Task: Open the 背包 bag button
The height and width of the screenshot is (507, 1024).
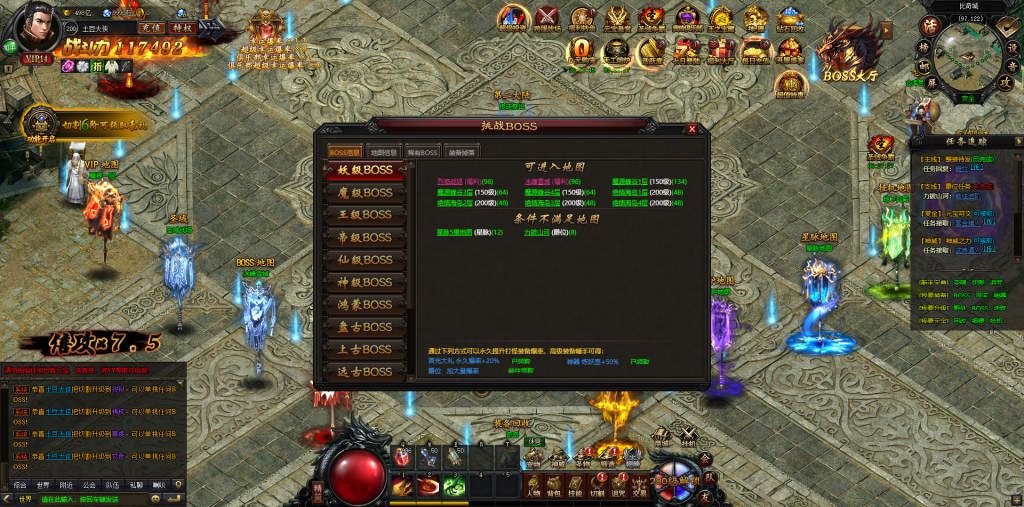Action: click(x=554, y=487)
